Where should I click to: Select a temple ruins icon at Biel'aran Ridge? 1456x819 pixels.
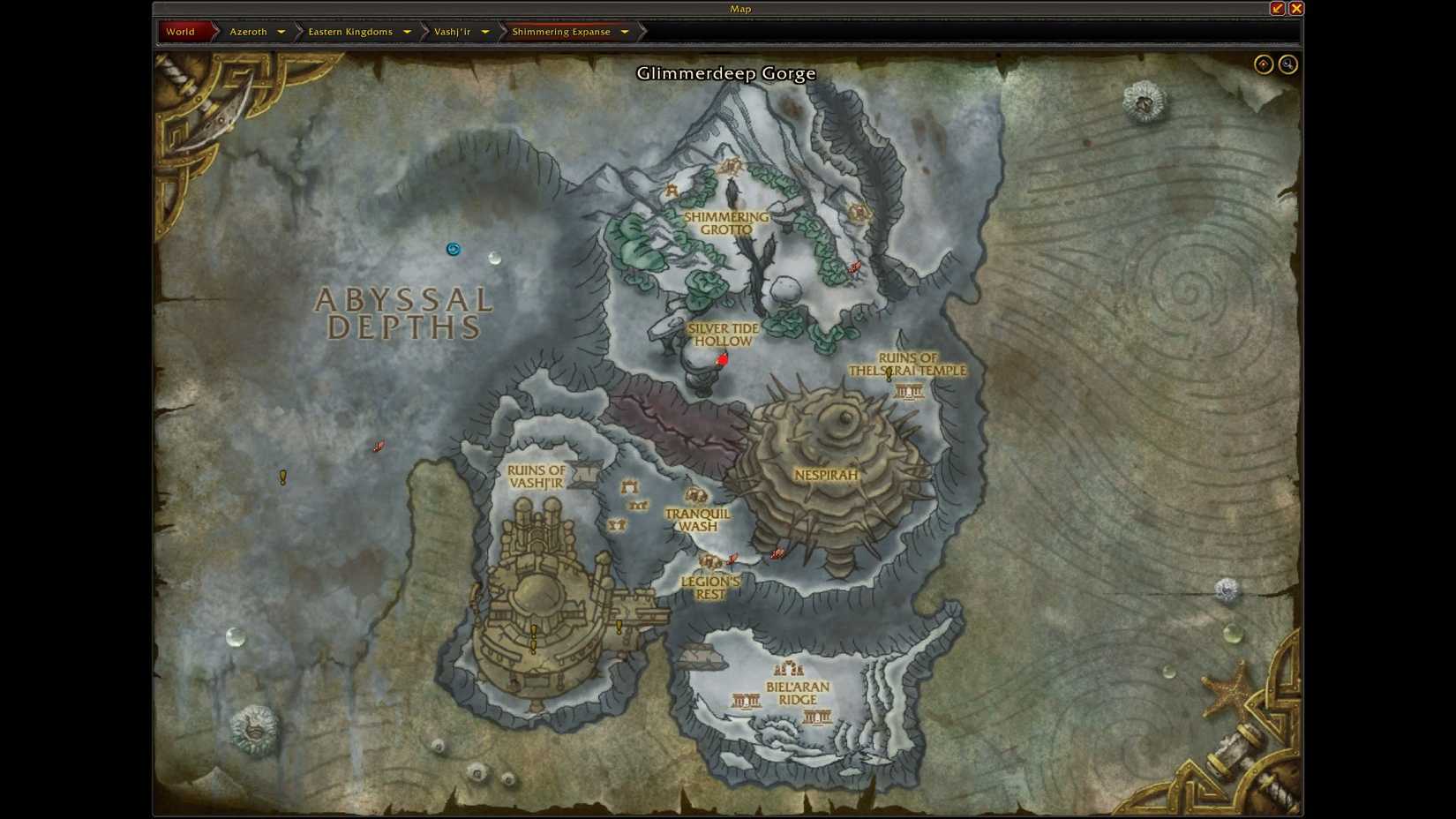(x=745, y=699)
